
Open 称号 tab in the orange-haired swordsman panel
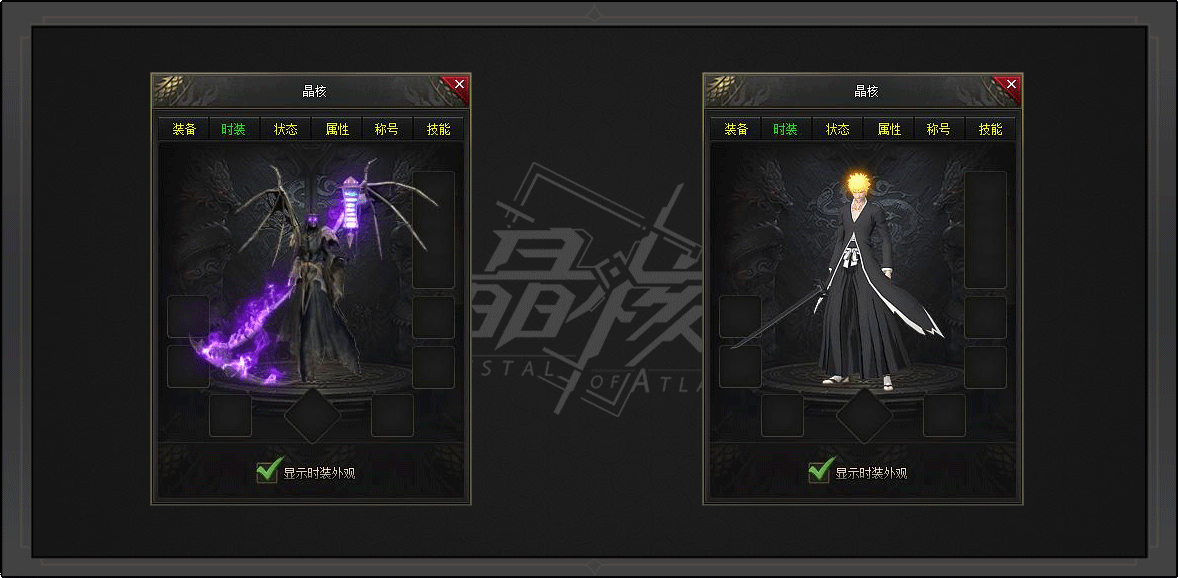pyautogui.click(x=939, y=130)
